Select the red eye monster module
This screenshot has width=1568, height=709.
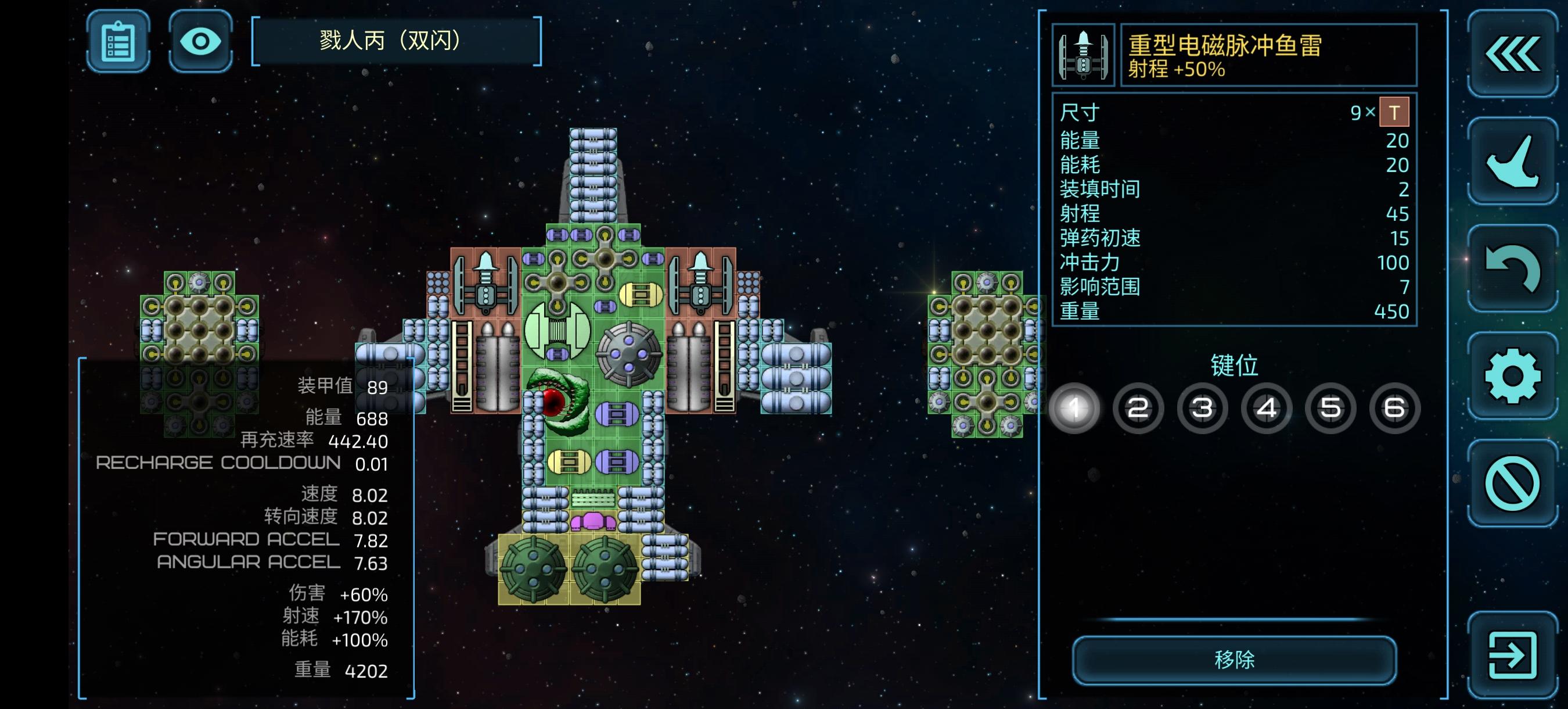[557, 400]
